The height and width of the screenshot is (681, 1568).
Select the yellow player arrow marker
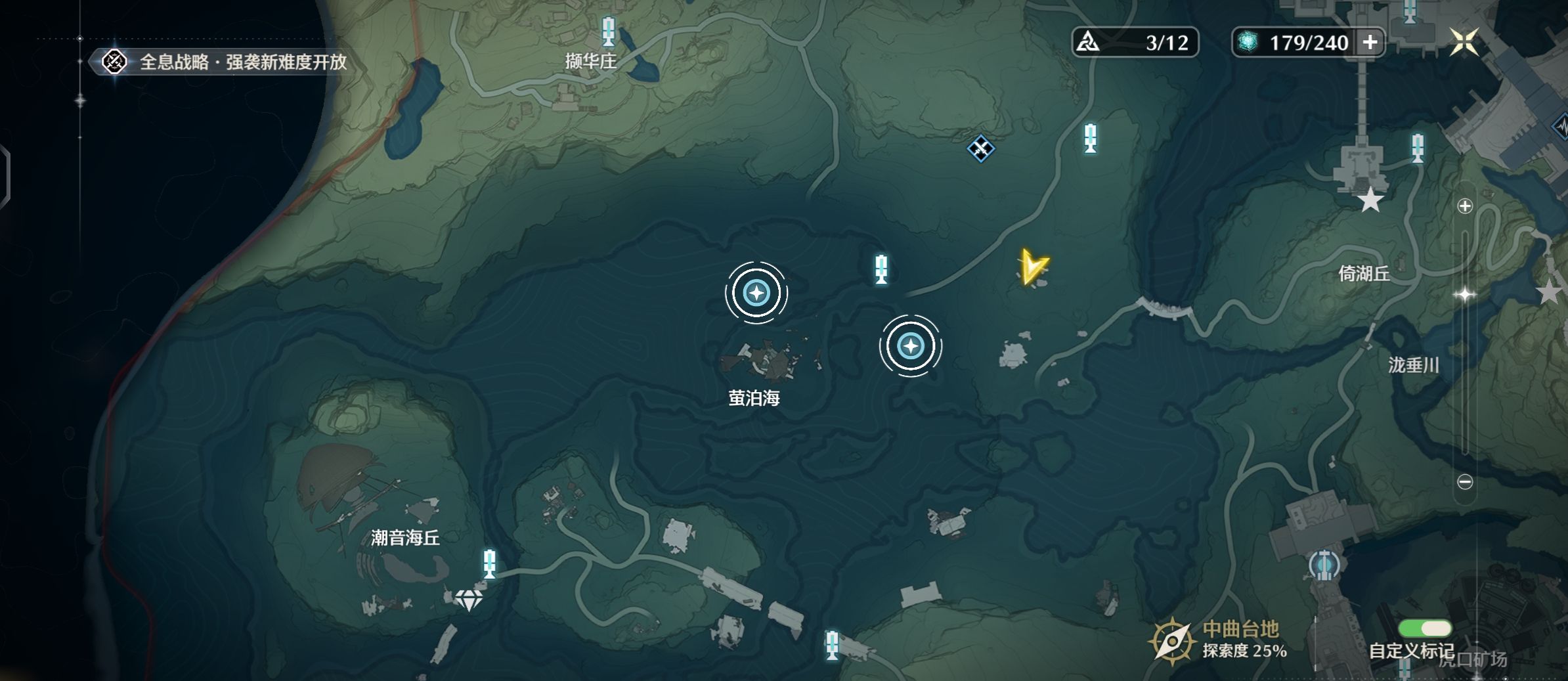point(1033,268)
